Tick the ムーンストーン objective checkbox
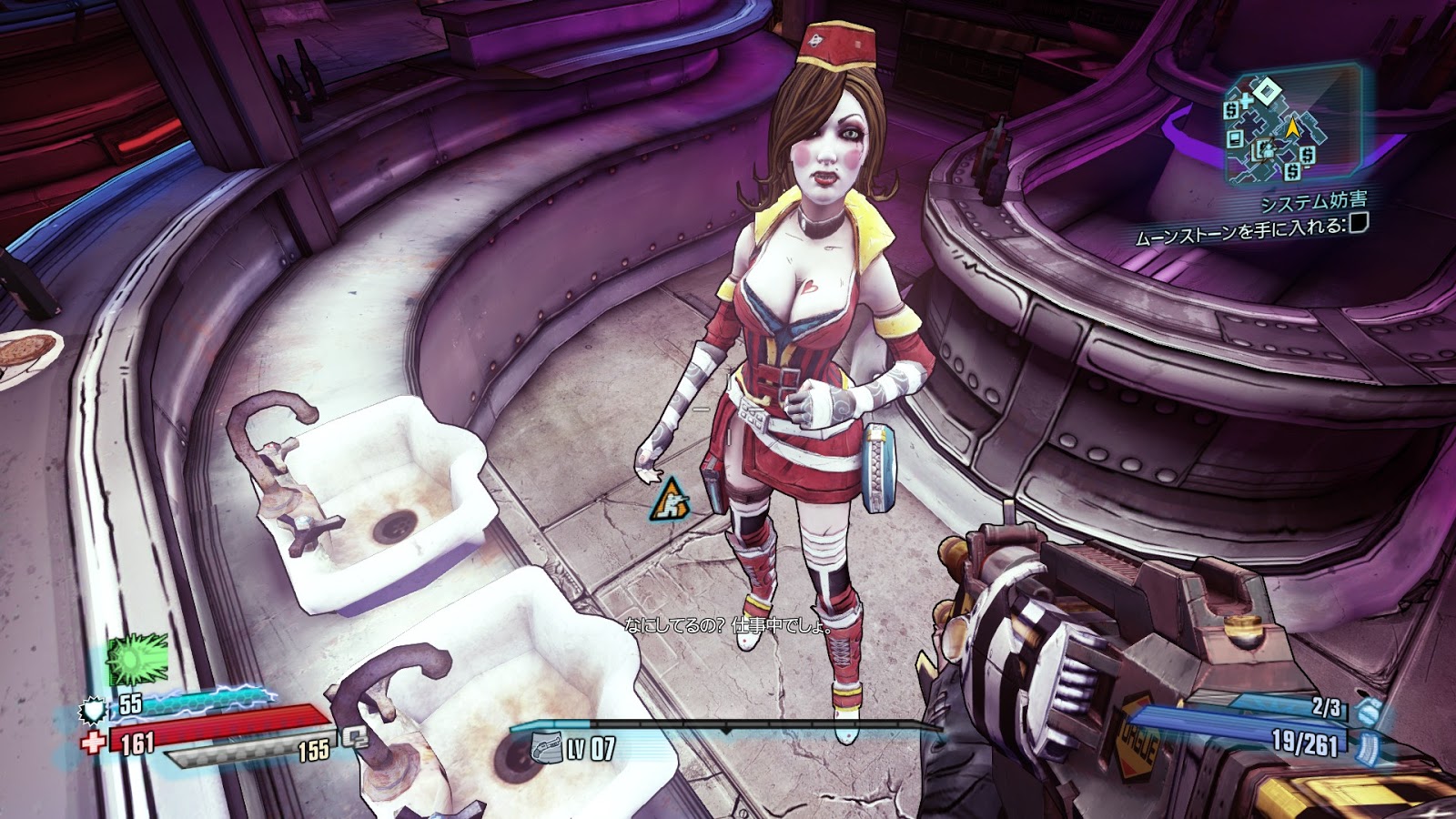1456x819 pixels. click(1358, 223)
